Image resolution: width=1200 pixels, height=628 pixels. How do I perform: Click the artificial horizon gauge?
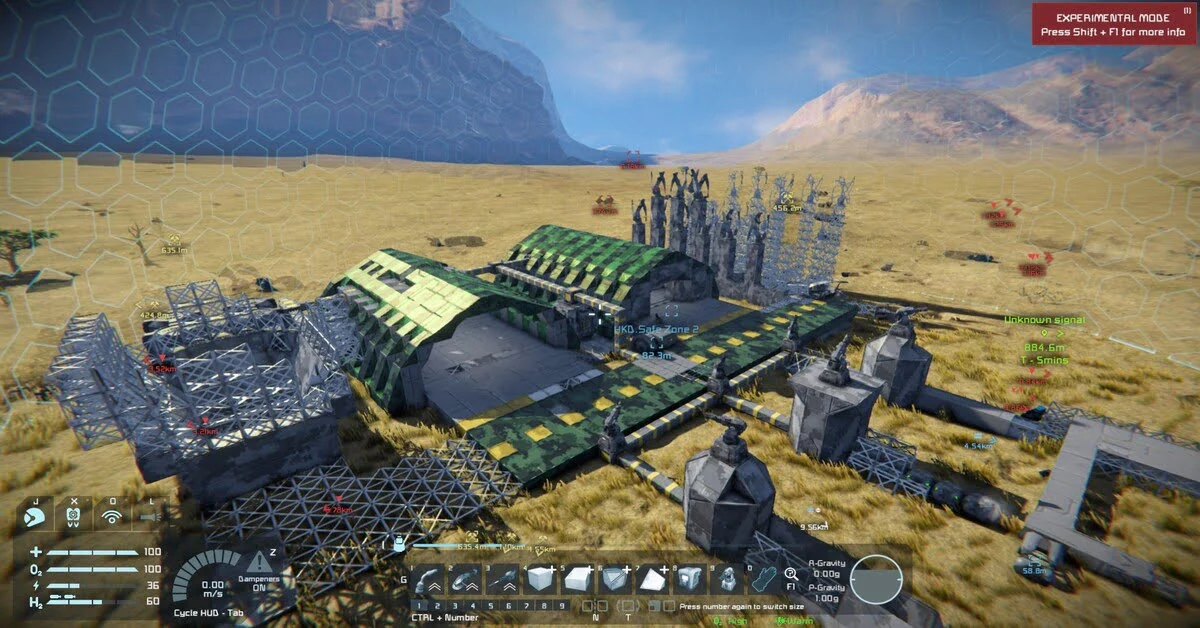876,579
